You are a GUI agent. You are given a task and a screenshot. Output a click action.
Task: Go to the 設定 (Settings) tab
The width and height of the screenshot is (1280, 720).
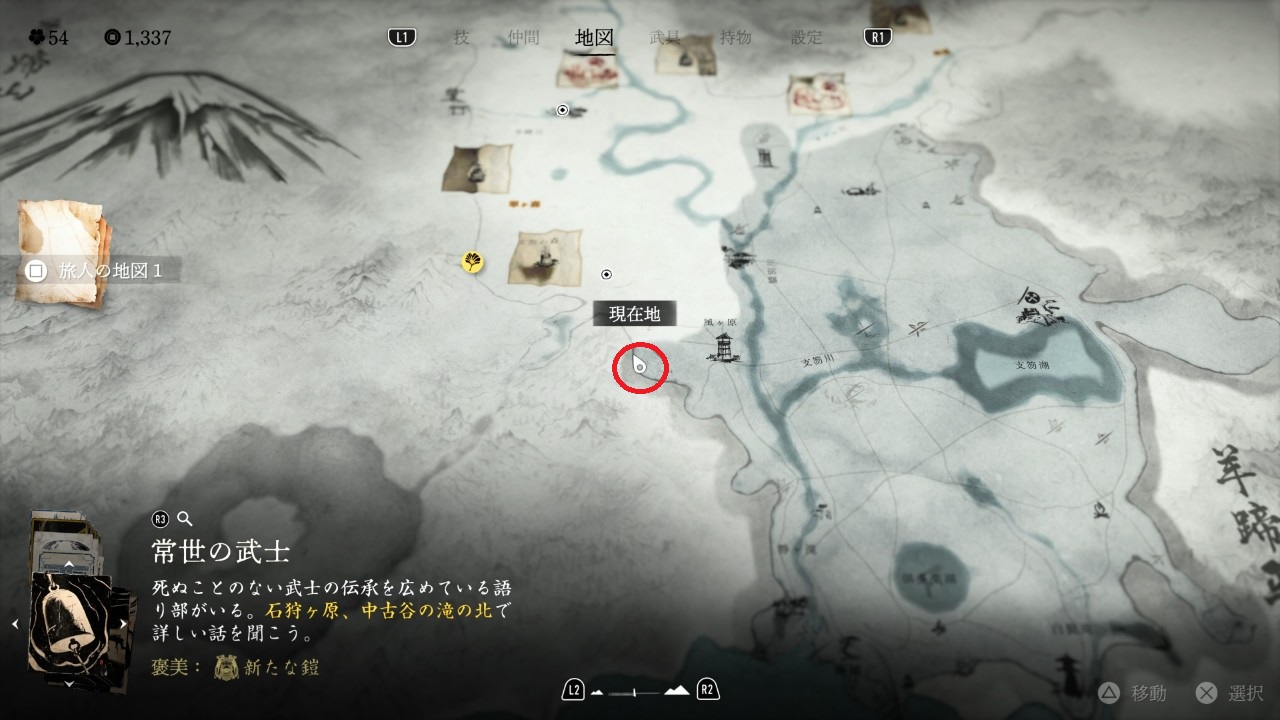(x=807, y=38)
